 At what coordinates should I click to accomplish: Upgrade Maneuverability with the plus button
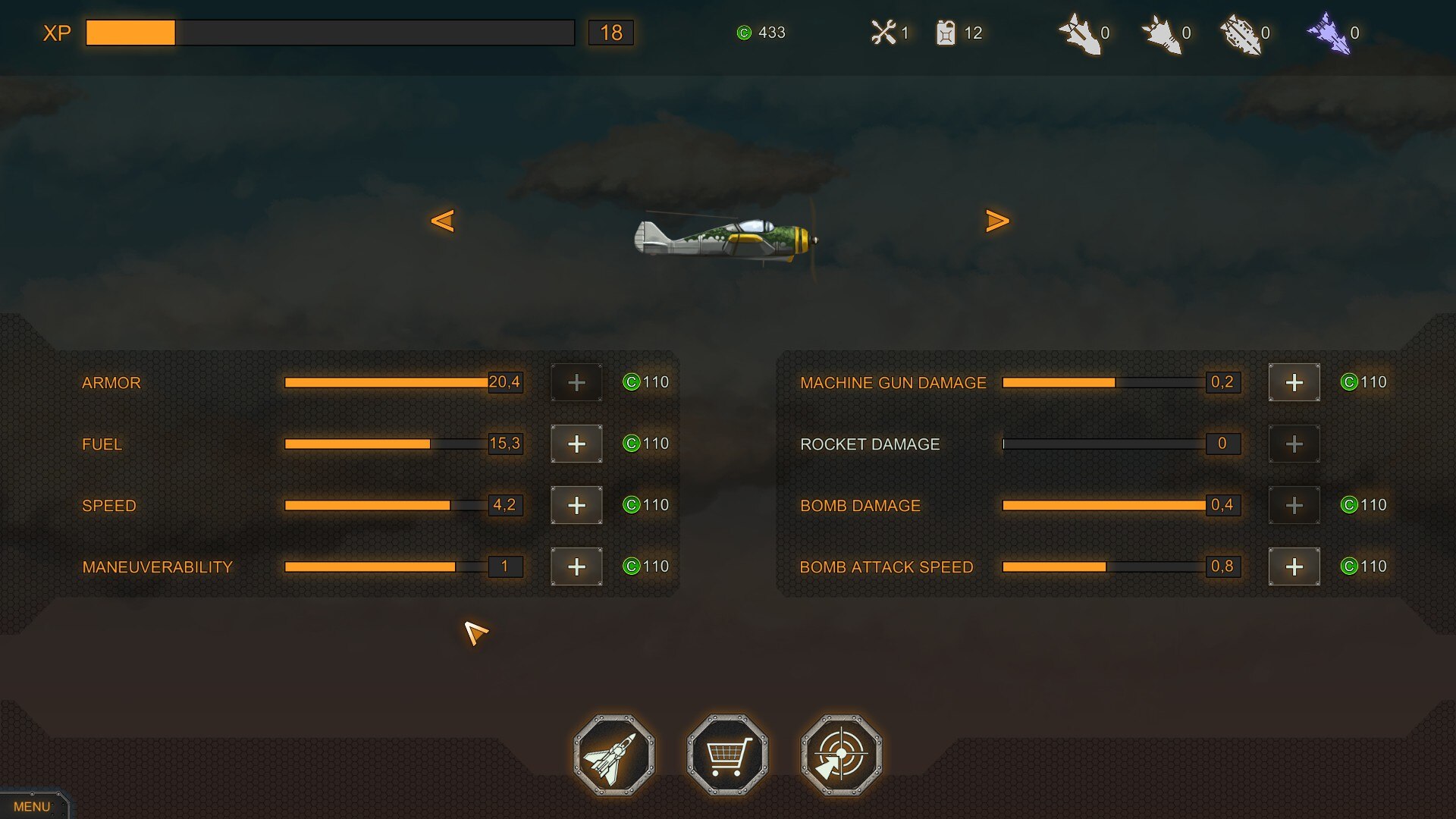(576, 566)
